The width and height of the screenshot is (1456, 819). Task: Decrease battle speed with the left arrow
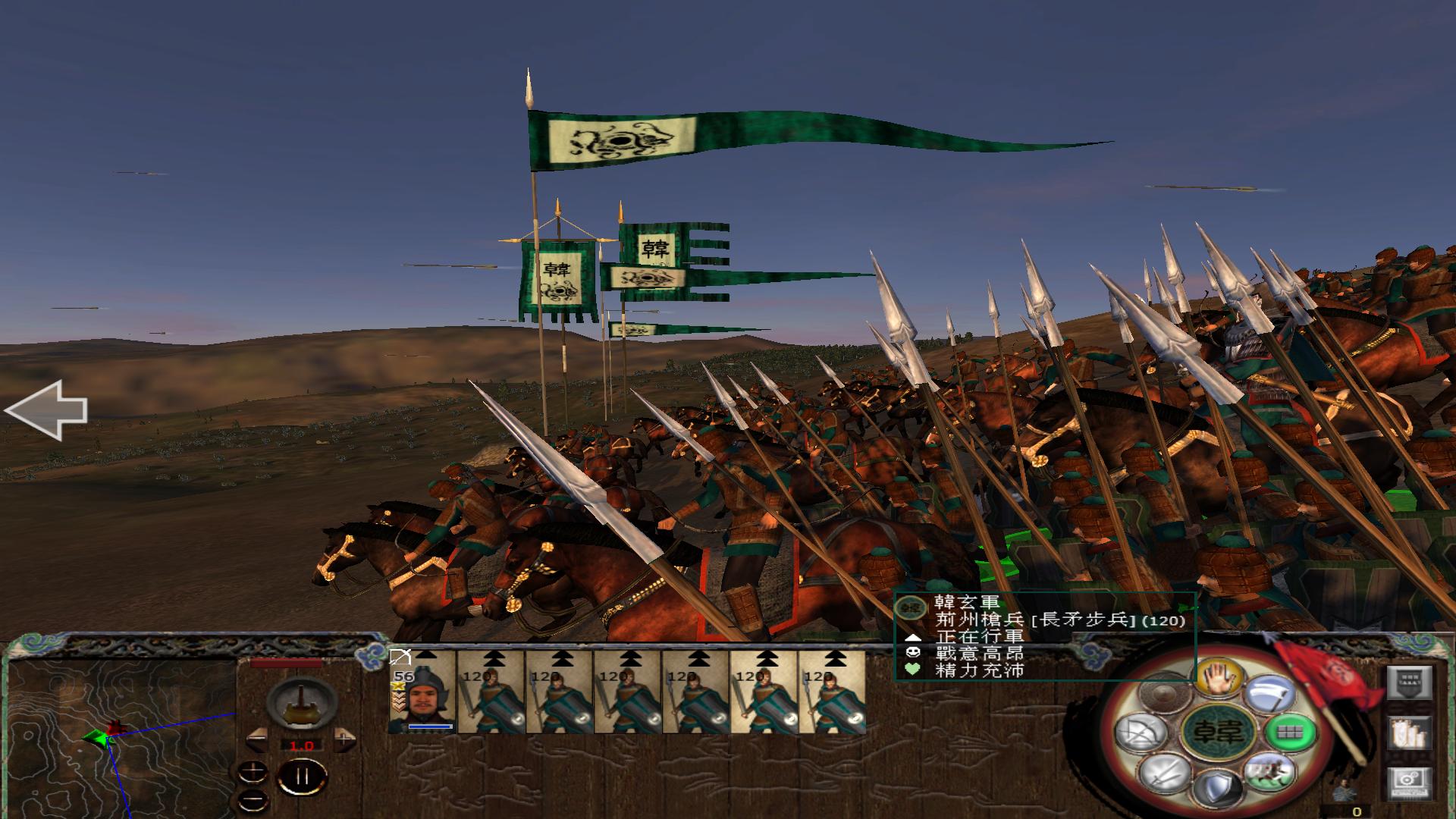click(257, 739)
